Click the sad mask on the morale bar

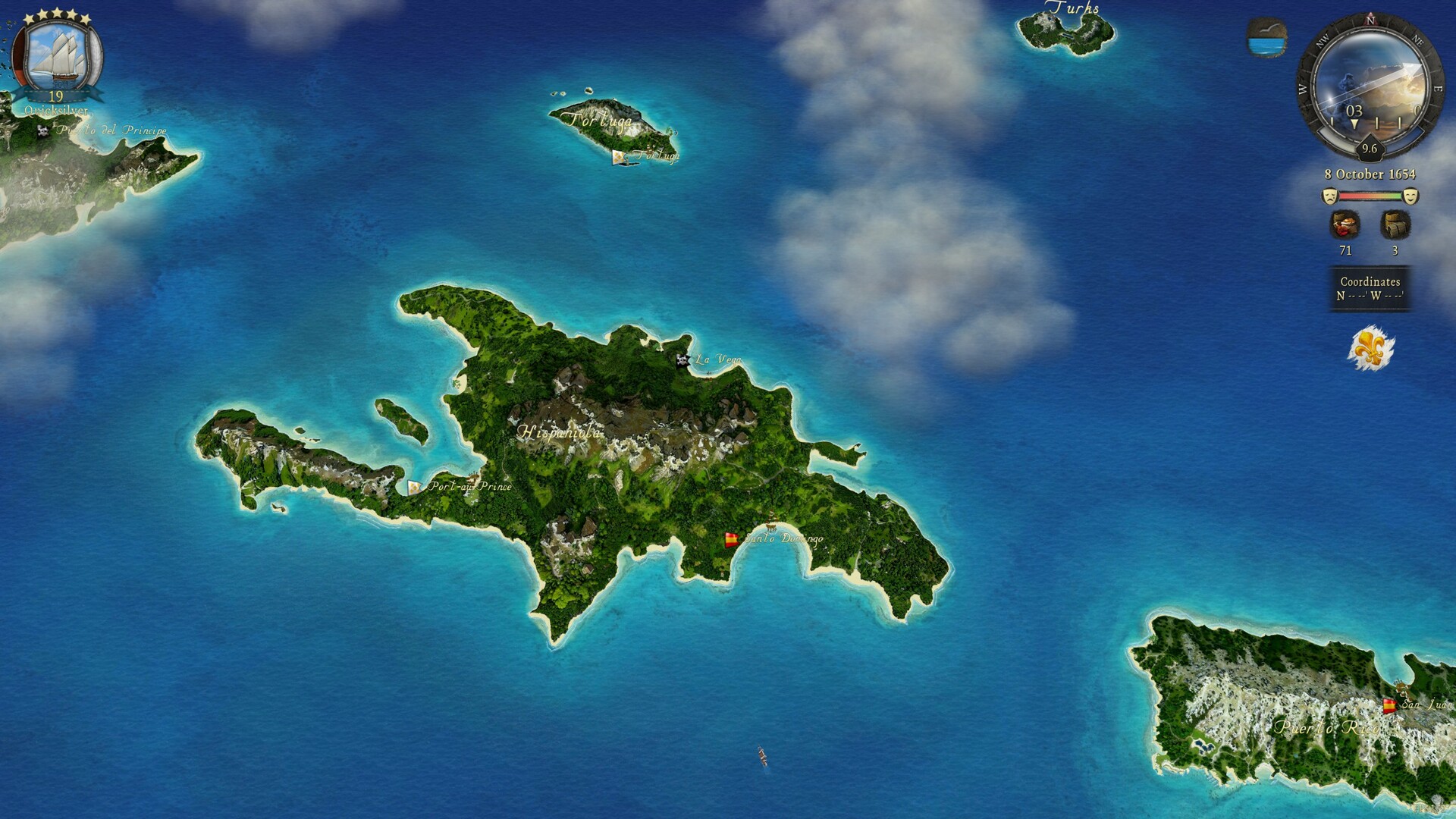(x=1329, y=195)
